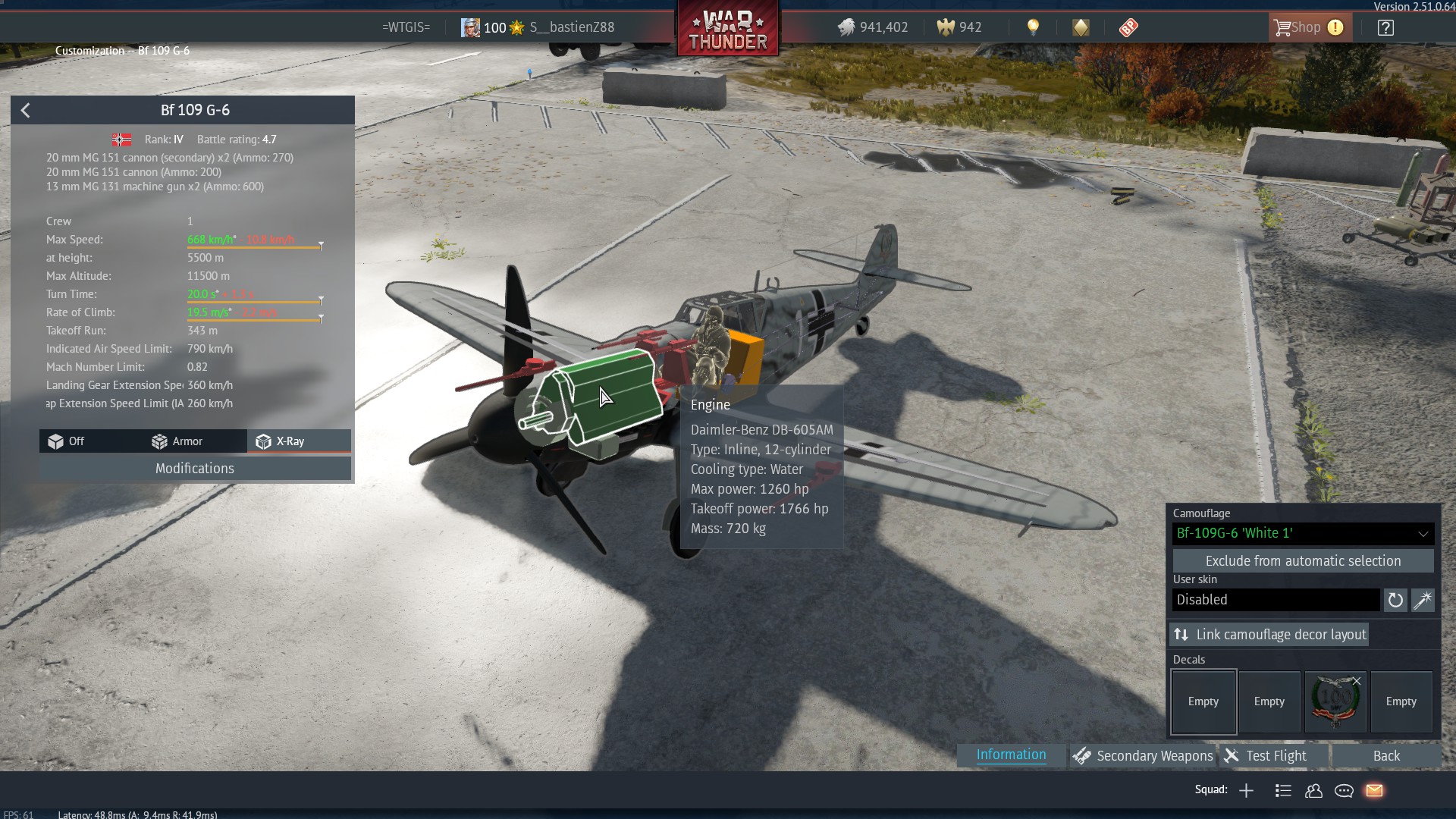The image size is (1456, 819).
Task: Switch view mode to Off
Action: [x=67, y=441]
